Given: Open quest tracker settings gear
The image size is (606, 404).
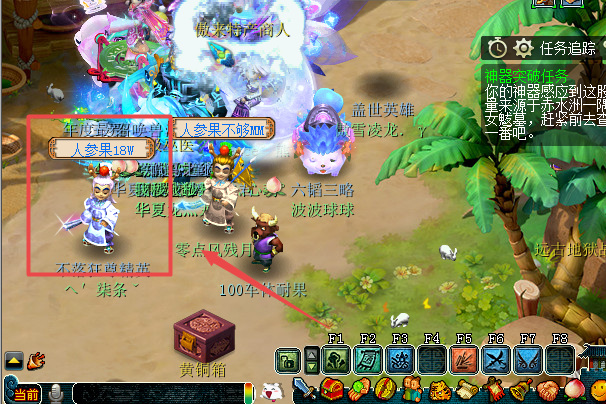Looking at the screenshot, I should [x=522, y=48].
